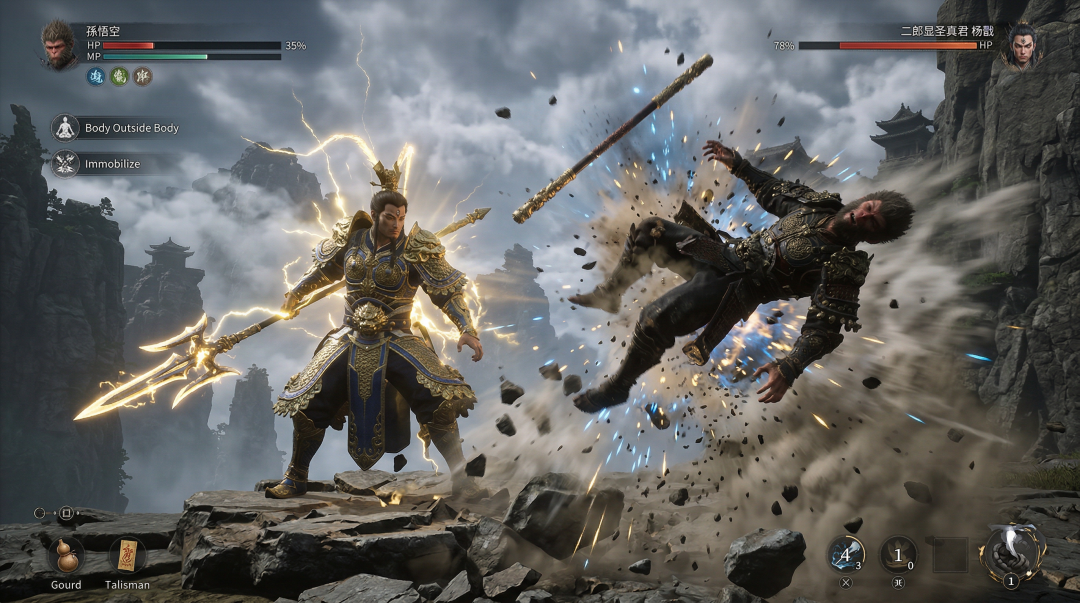This screenshot has height=603, width=1080.
Task: Click the blue status buff icon
Action: point(96,76)
